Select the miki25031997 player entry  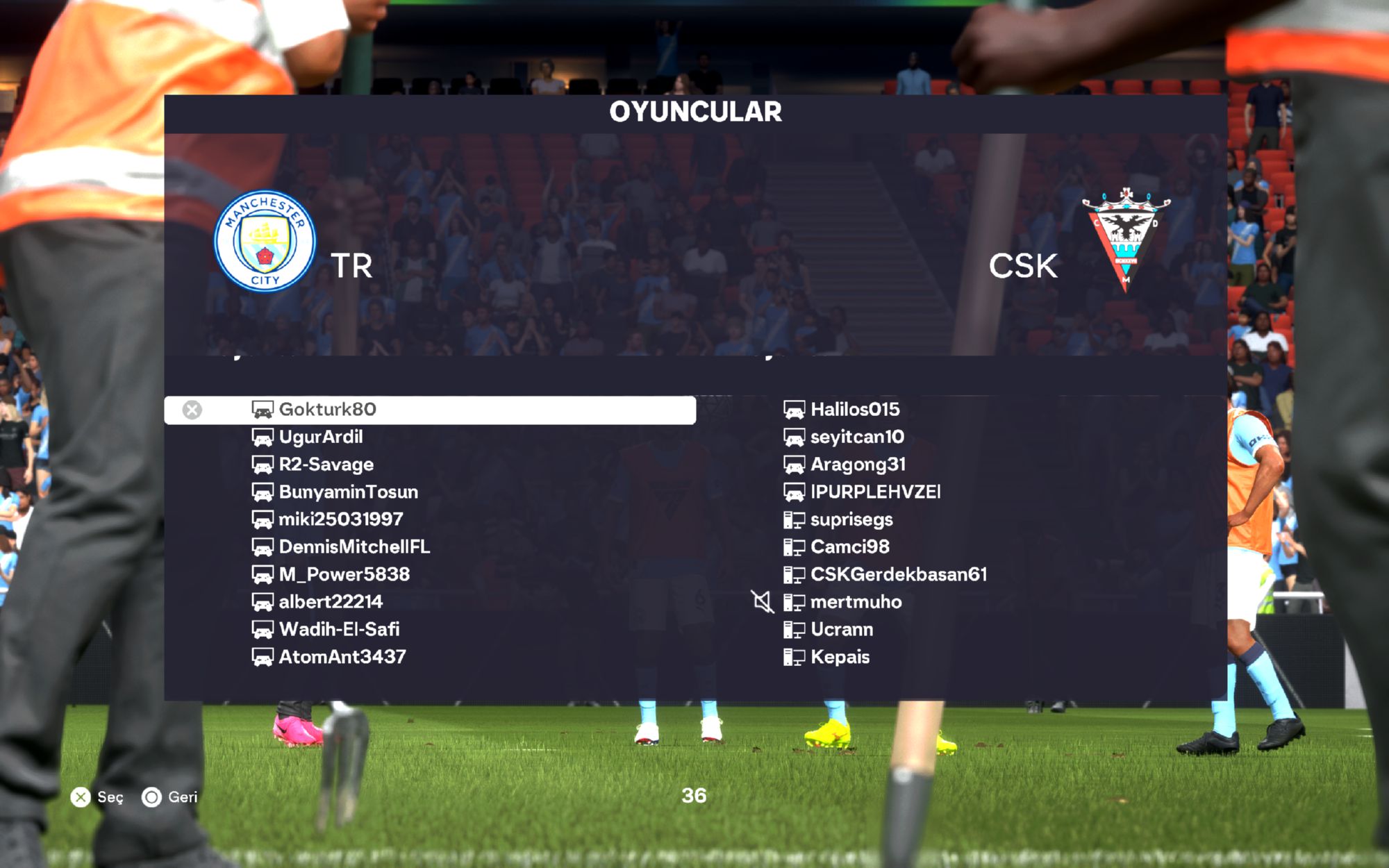coord(340,519)
